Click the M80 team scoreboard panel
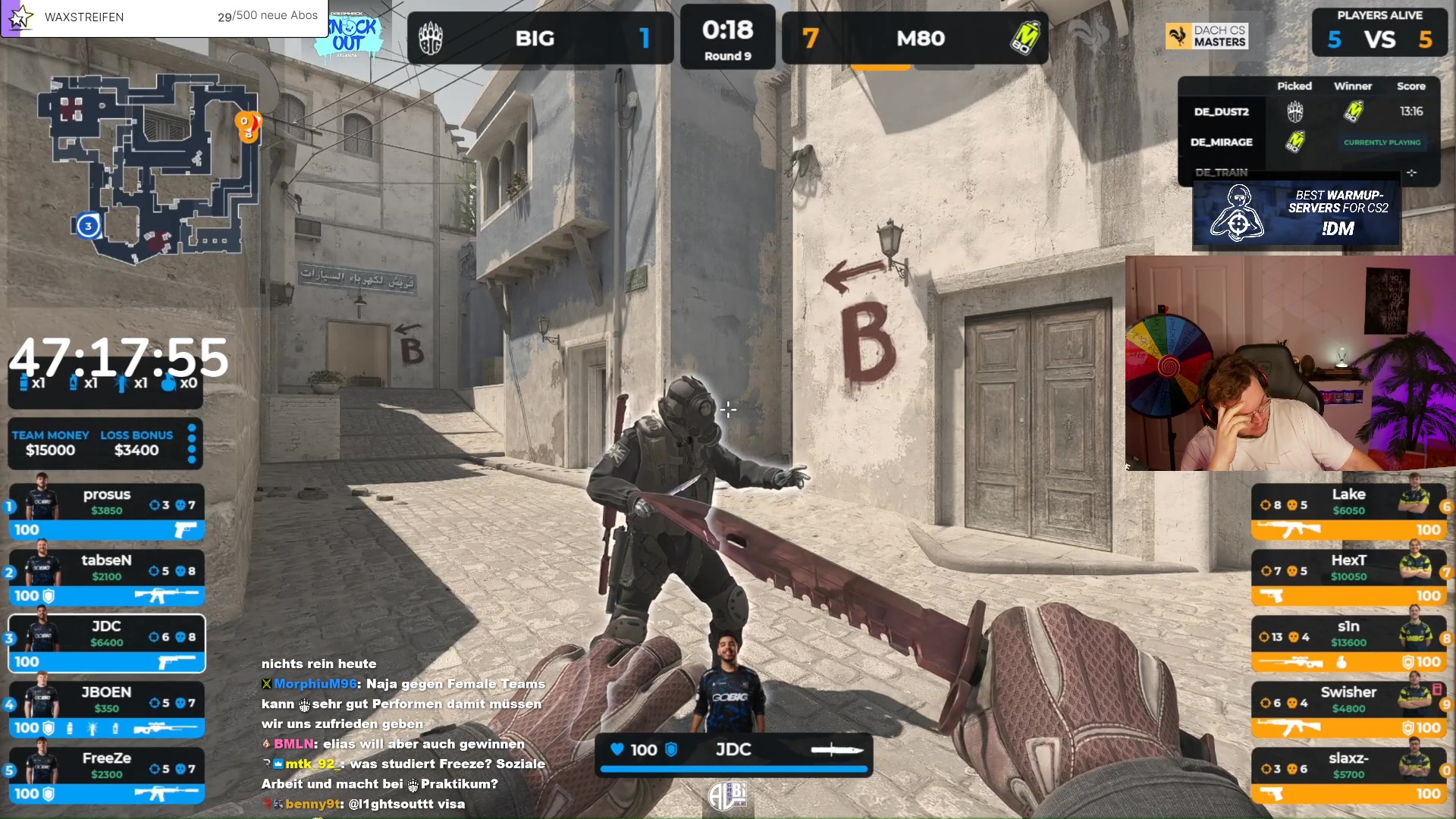Viewport: 1456px width, 819px height. point(915,38)
